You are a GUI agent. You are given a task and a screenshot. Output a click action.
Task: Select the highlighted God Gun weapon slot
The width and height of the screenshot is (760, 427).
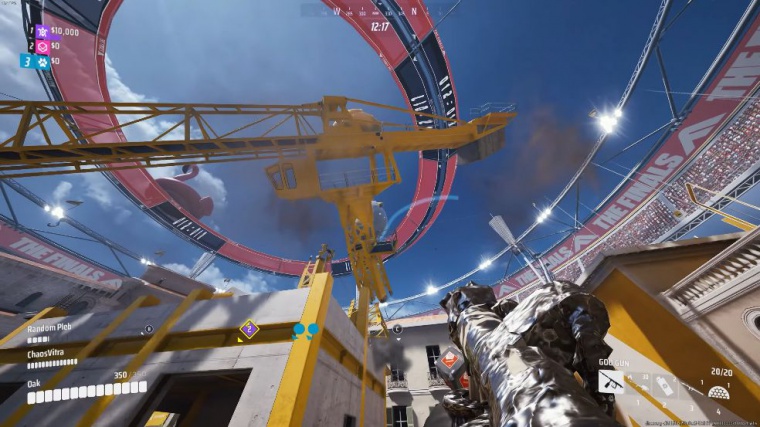(611, 381)
